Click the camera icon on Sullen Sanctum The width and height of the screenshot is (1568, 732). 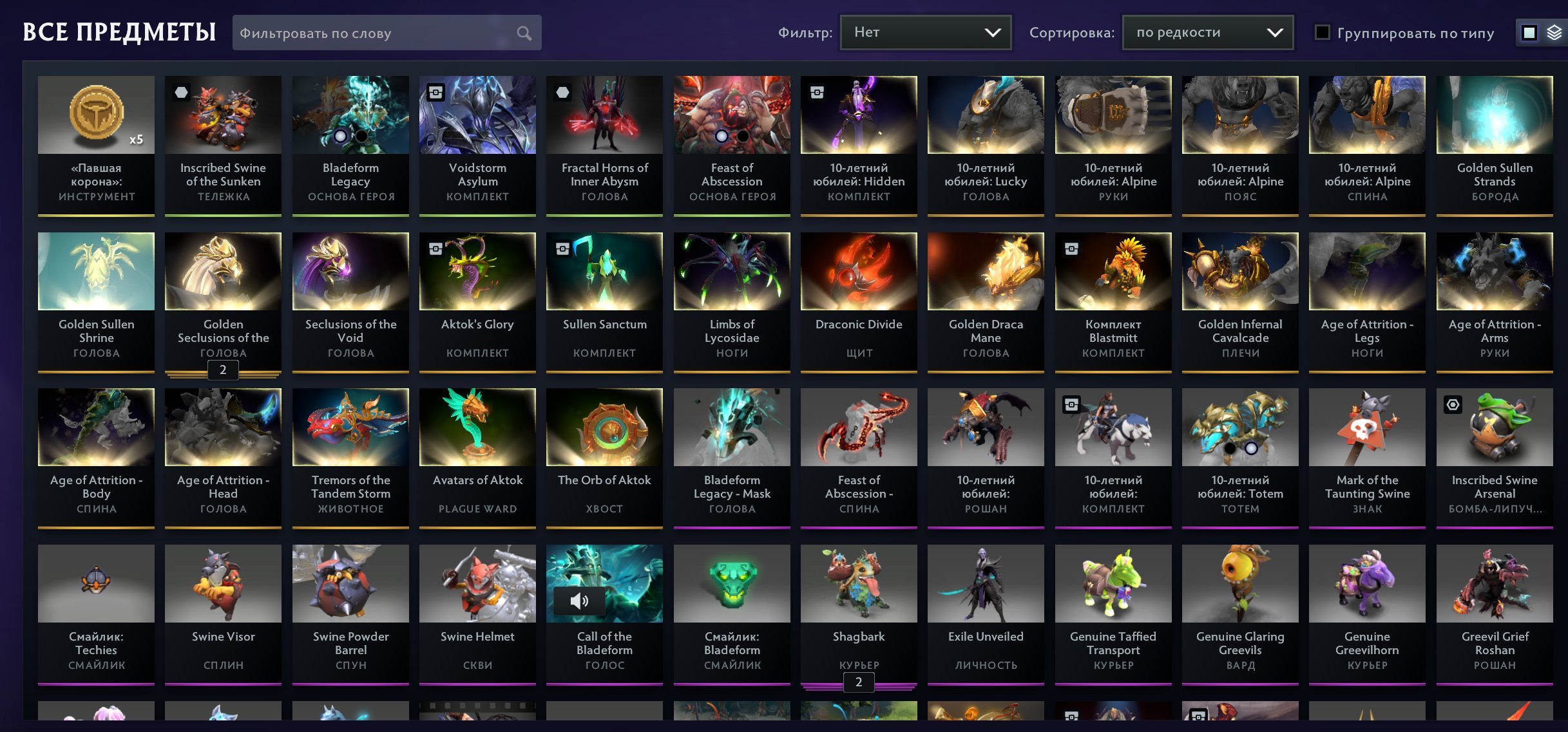(x=562, y=249)
